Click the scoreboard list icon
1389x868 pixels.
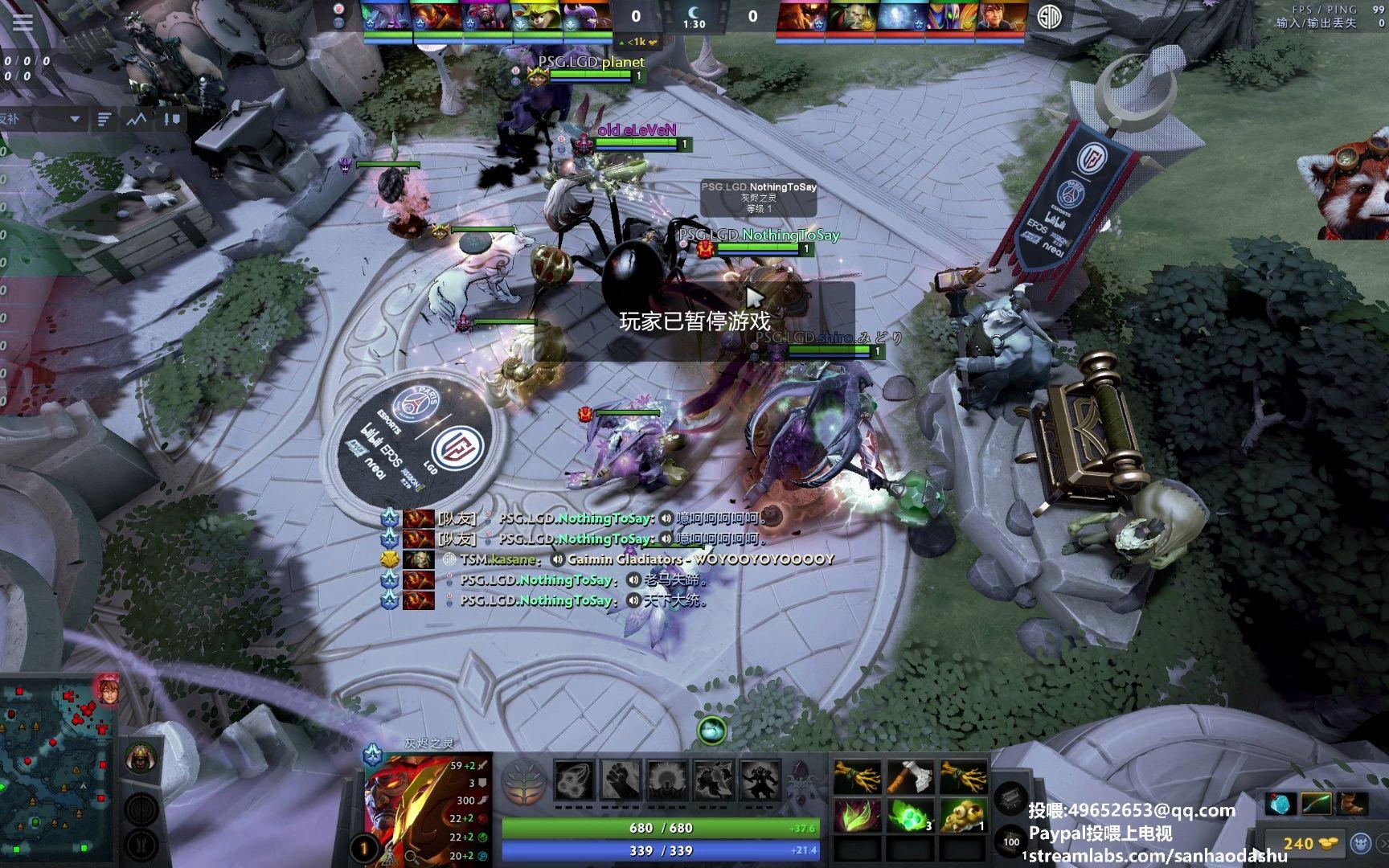[x=104, y=119]
